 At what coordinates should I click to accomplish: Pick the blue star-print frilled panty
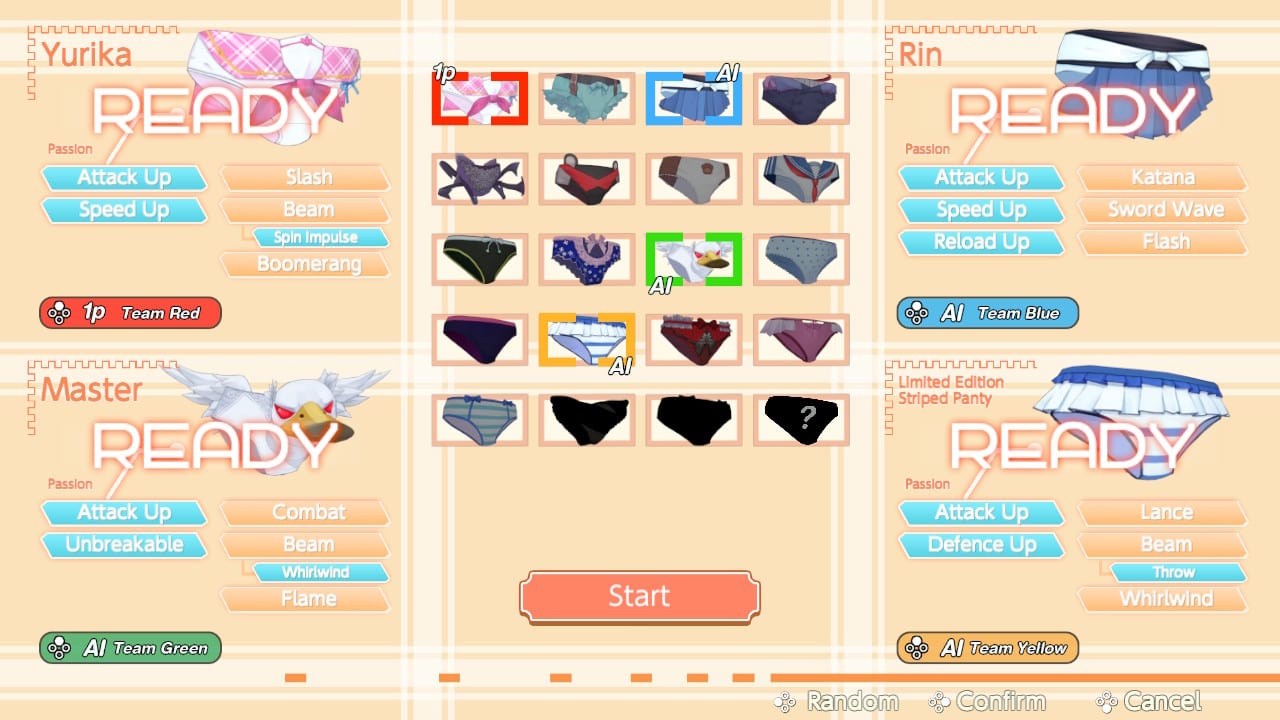point(586,258)
